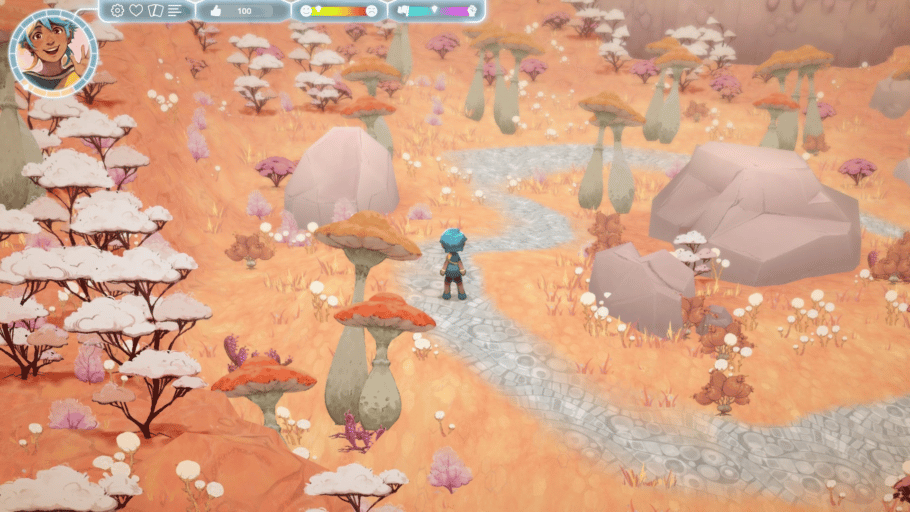
Task: Open settings via the gear icon
Action: click(118, 11)
